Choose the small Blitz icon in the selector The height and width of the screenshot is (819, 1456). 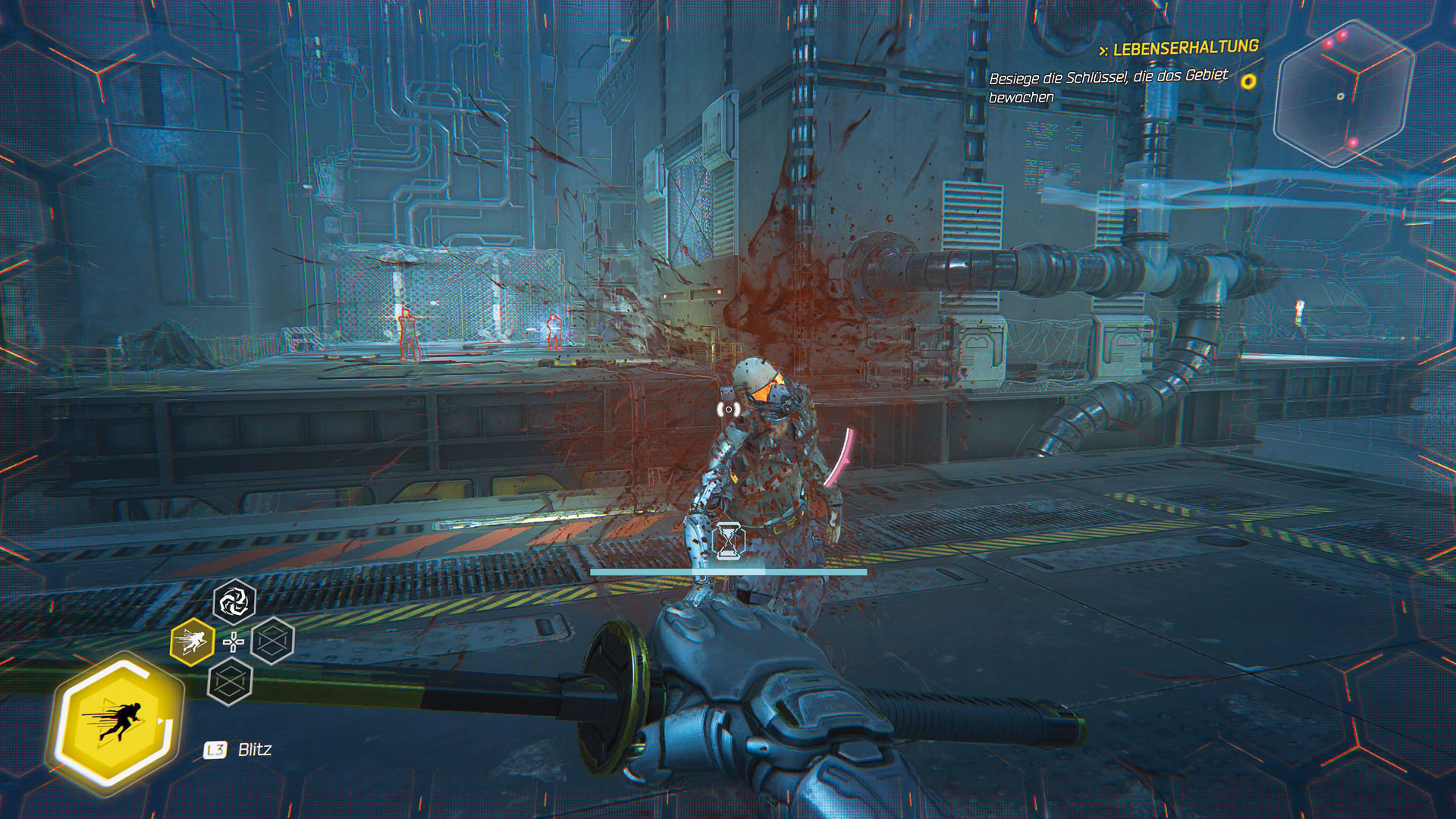[191, 642]
